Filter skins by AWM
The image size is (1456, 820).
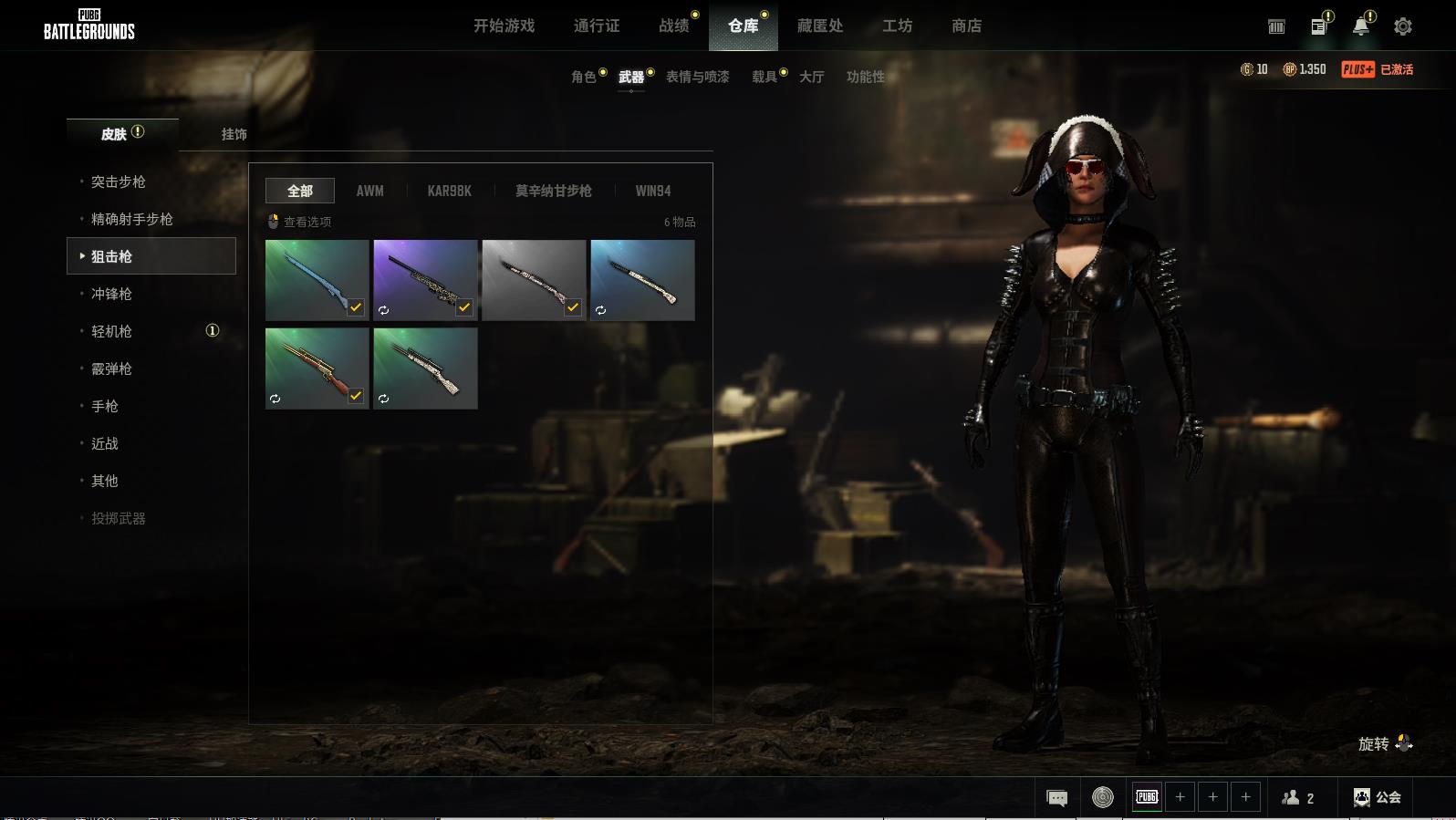click(x=369, y=191)
